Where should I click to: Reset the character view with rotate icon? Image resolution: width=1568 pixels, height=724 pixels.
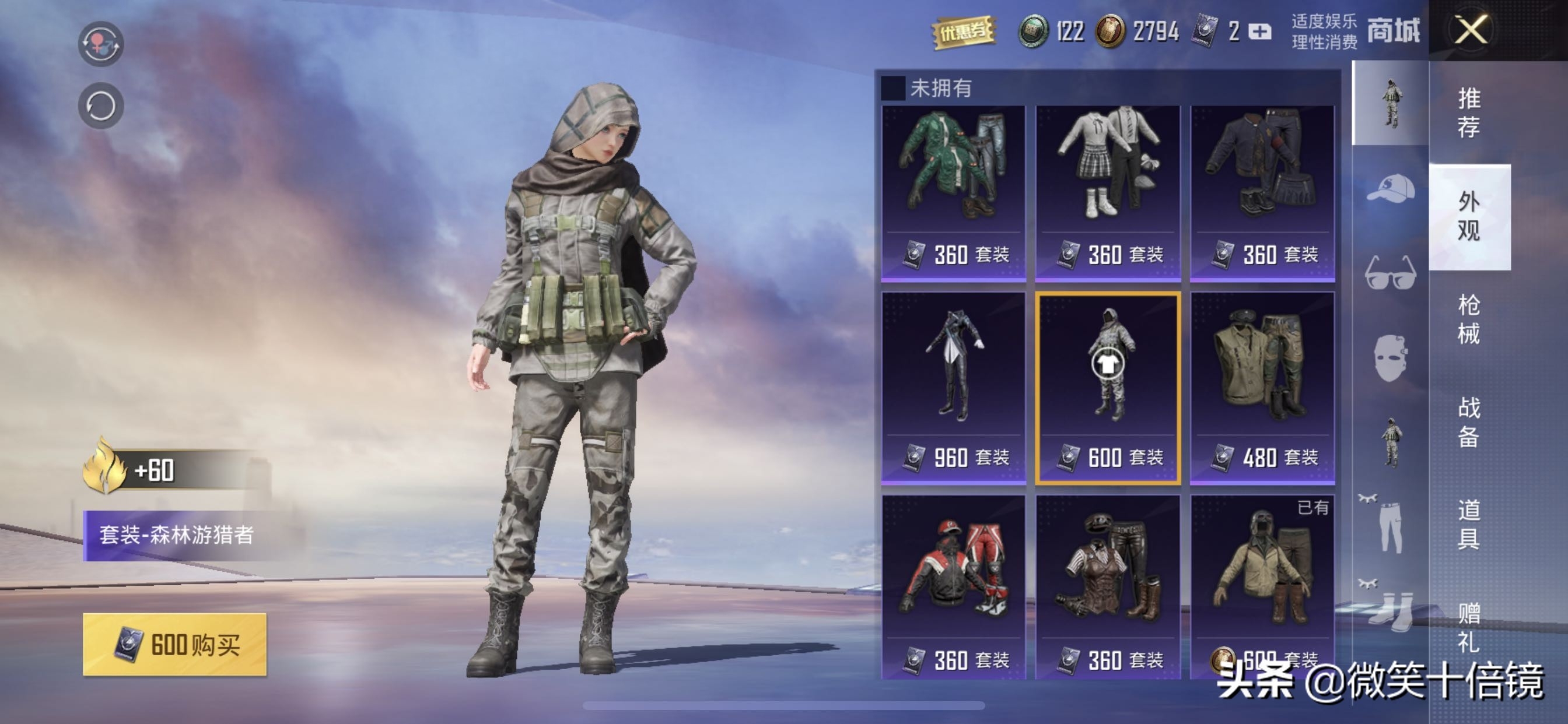(x=100, y=106)
